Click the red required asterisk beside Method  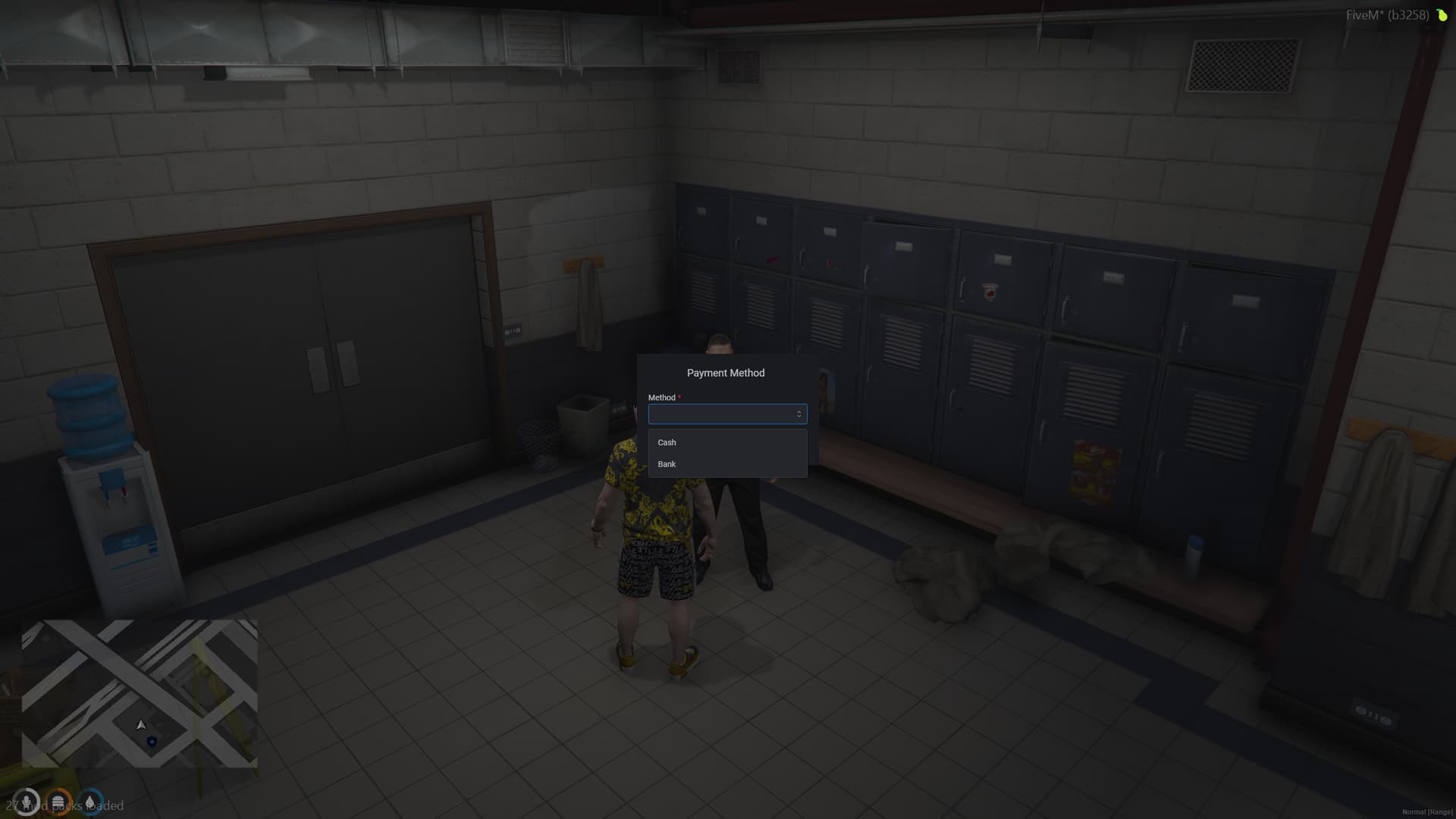(x=679, y=395)
